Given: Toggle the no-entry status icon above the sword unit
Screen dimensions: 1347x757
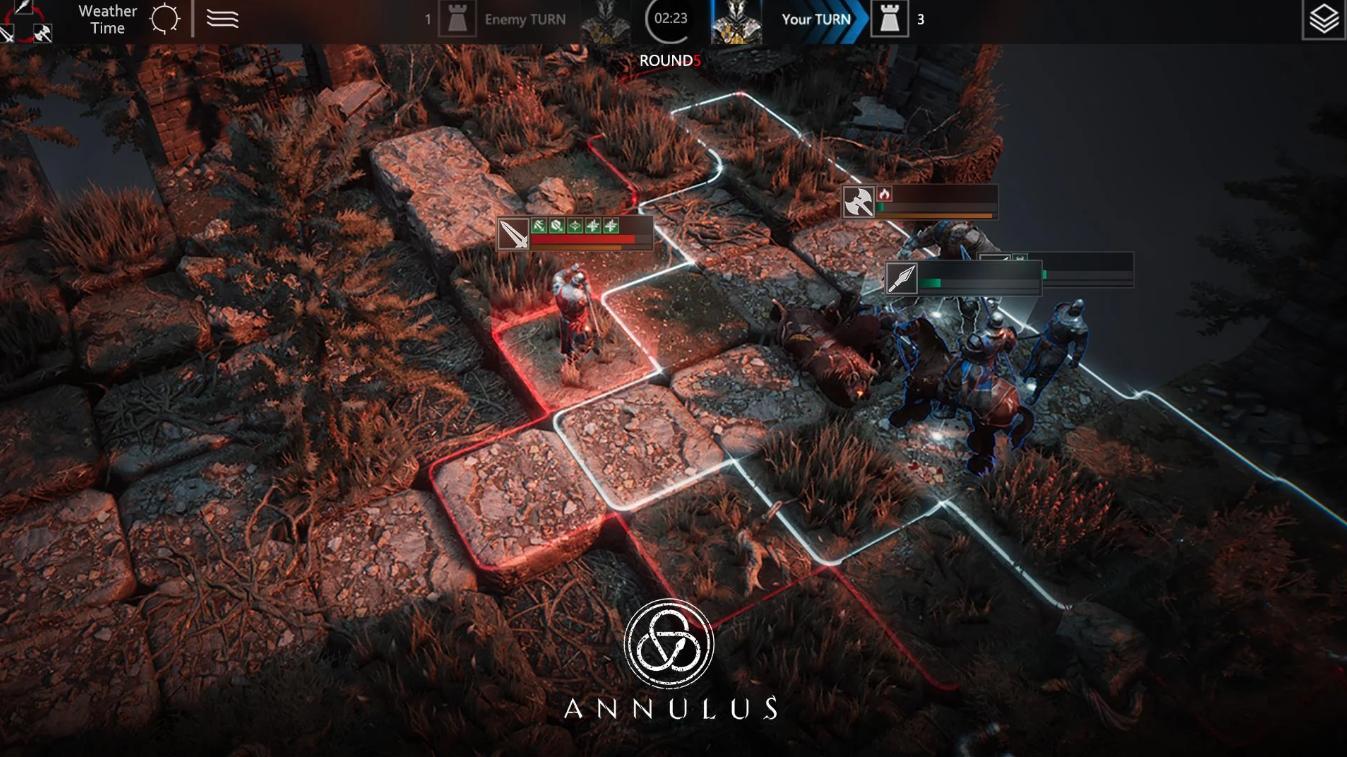Looking at the screenshot, I should (556, 225).
